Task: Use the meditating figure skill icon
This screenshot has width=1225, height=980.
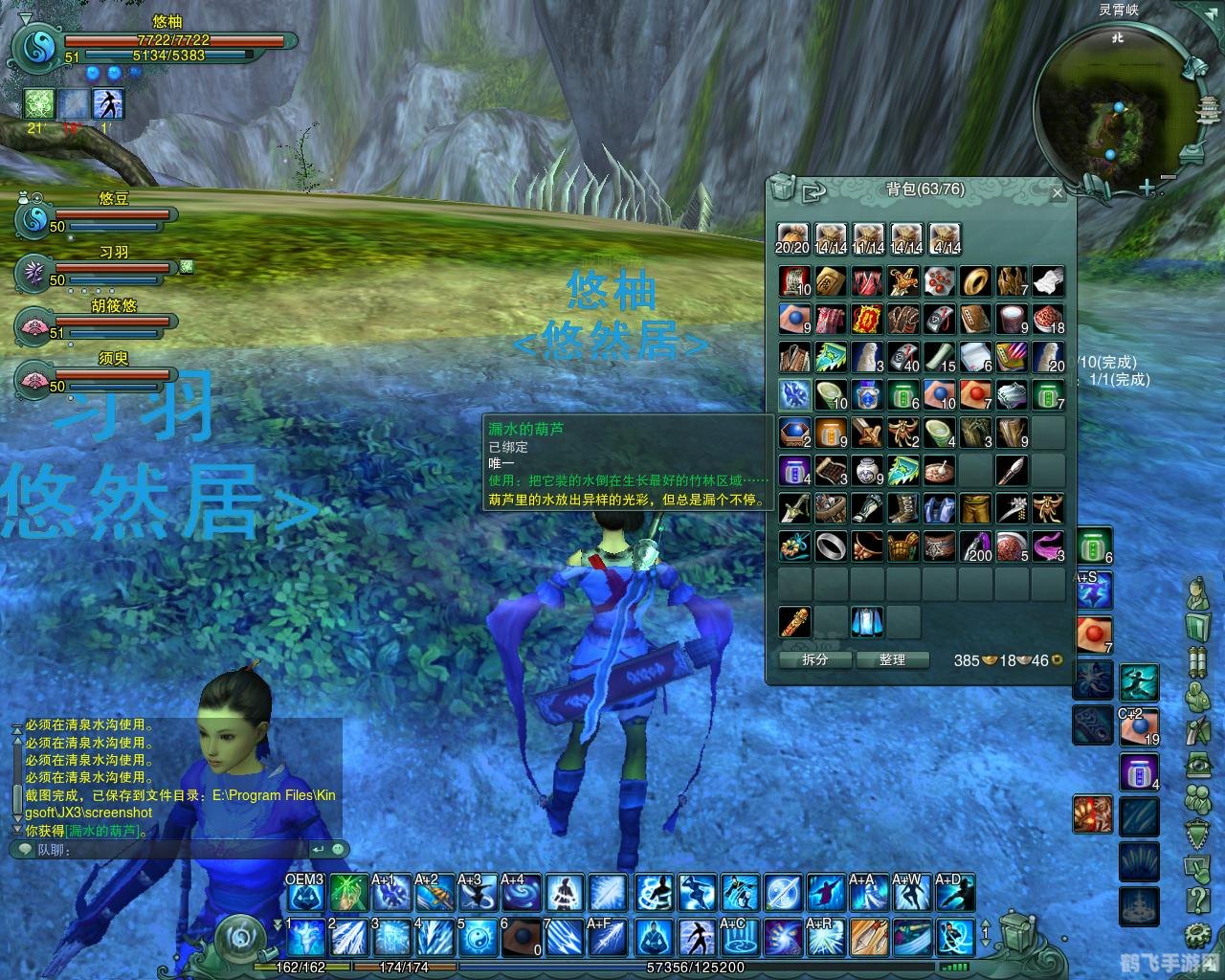Action: point(652,937)
